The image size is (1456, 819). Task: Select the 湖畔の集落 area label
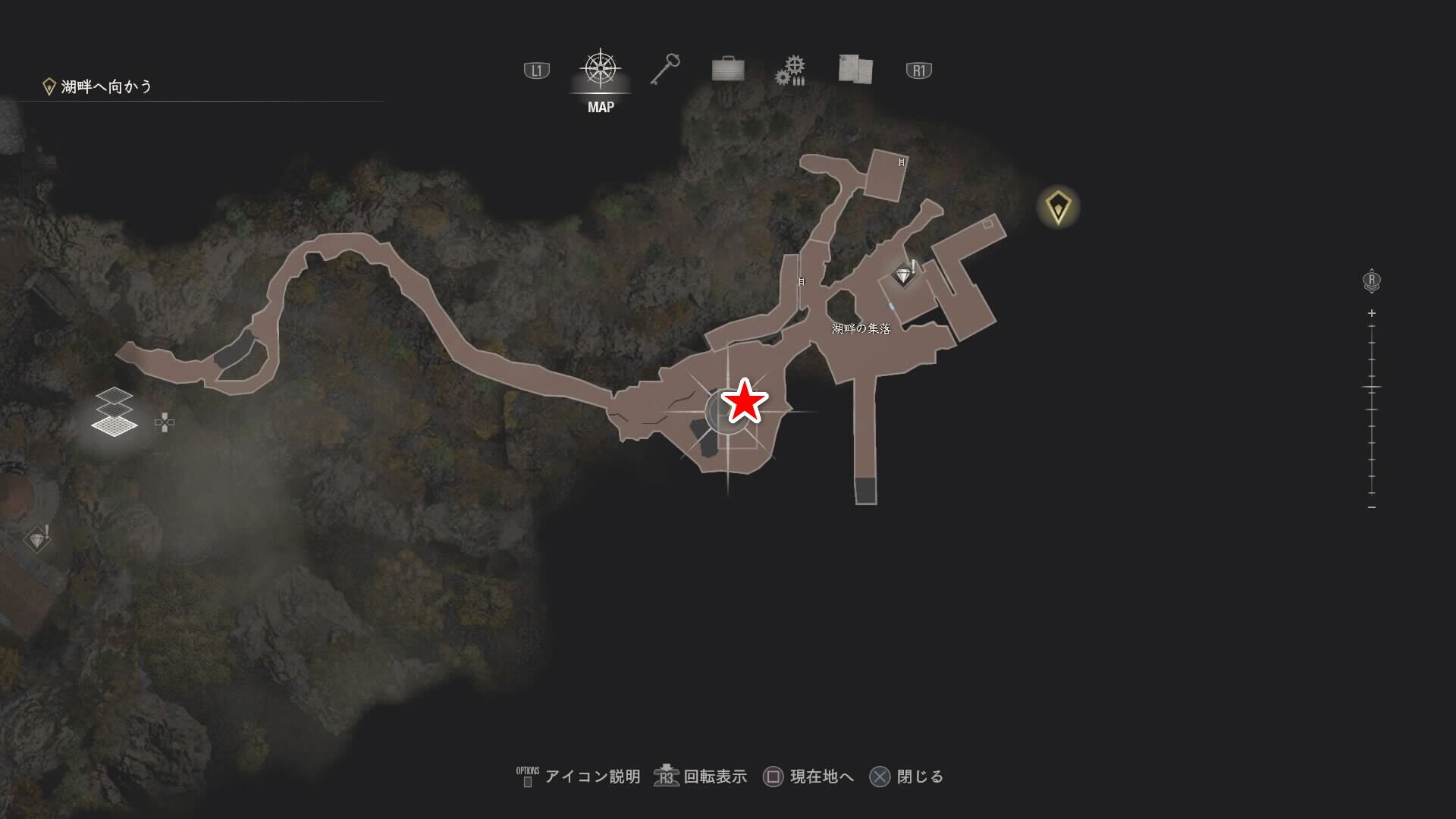click(x=861, y=330)
